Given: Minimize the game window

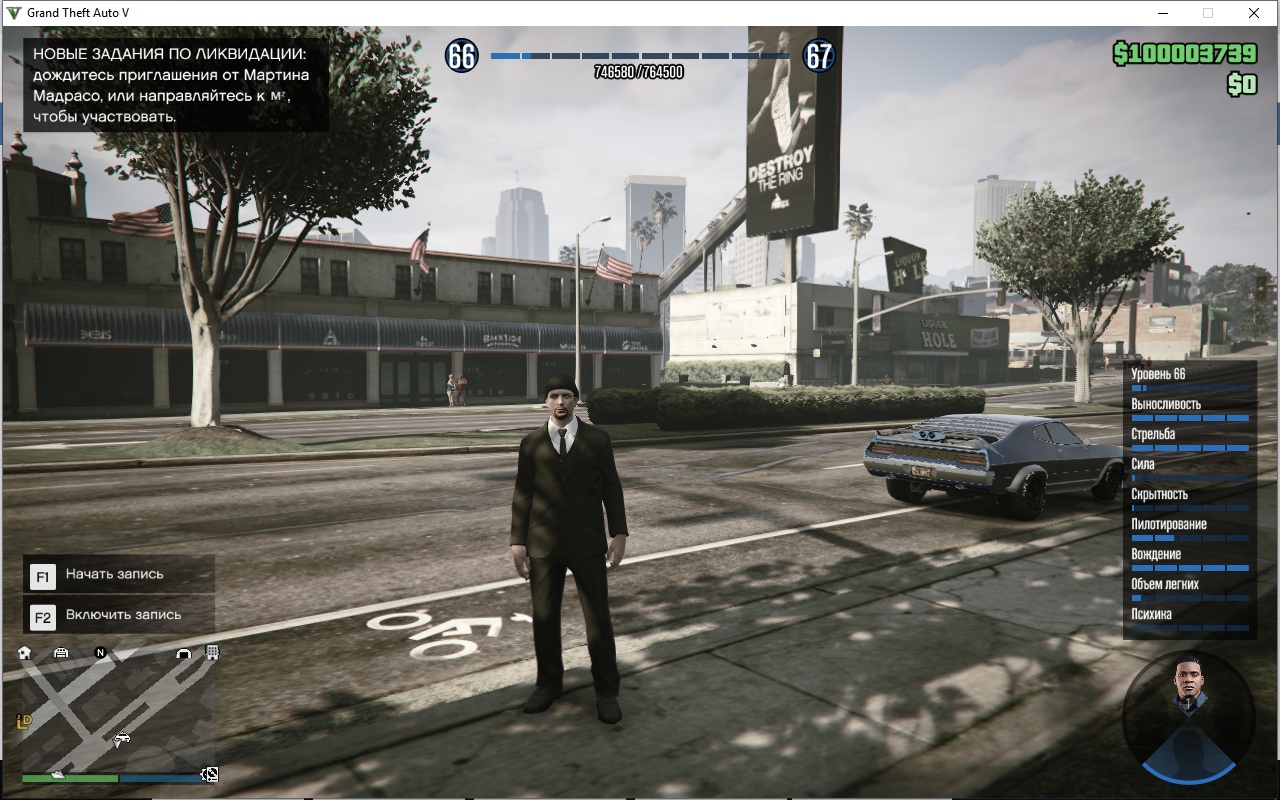Looking at the screenshot, I should point(1164,13).
